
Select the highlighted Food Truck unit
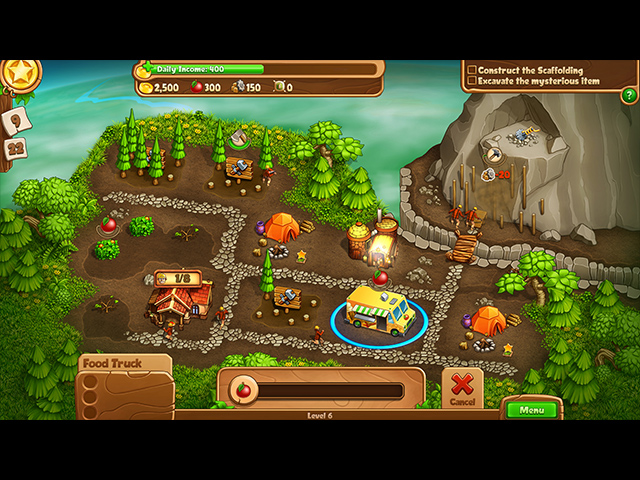click(379, 310)
